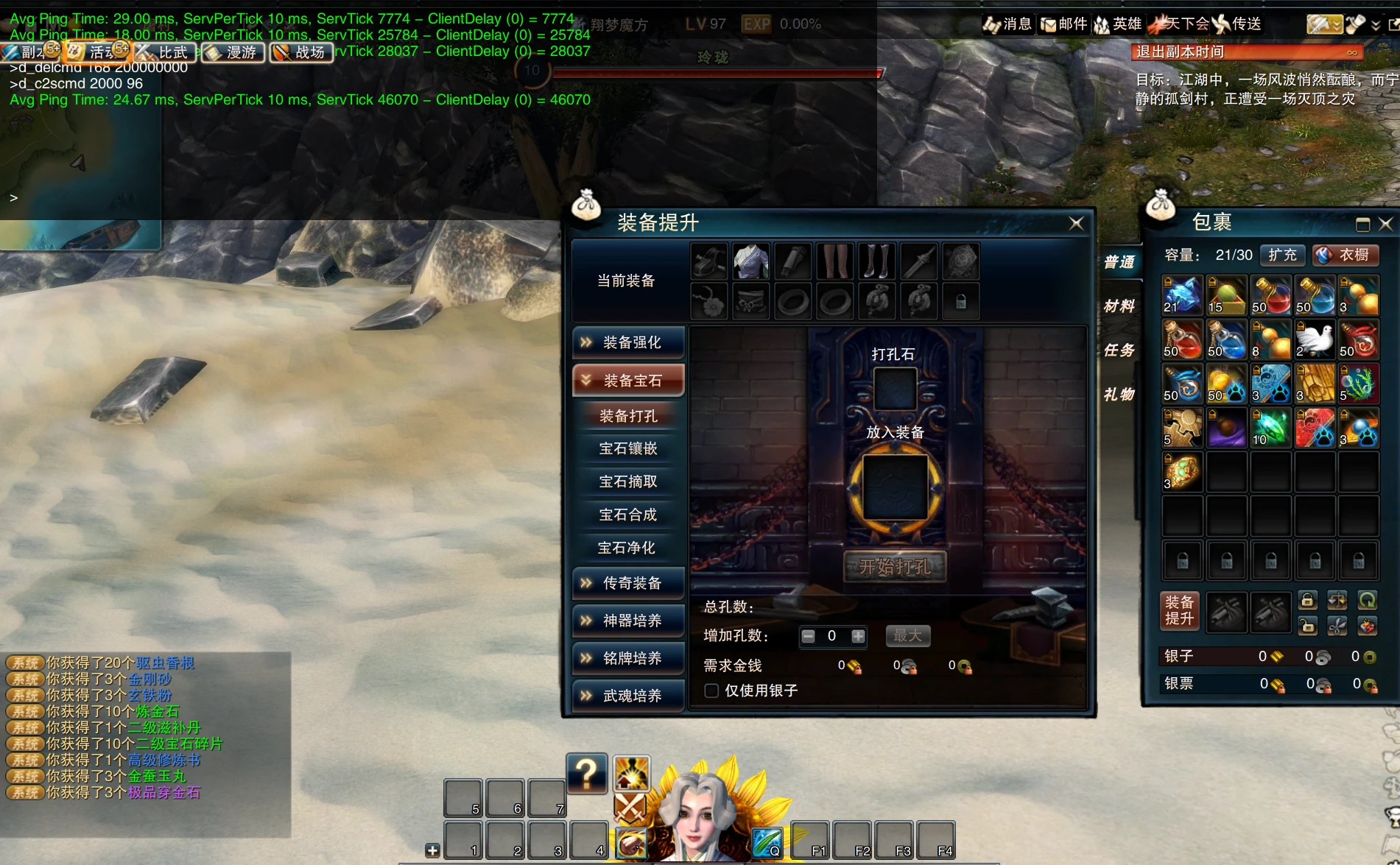Screen dimensions: 1400x865
Task: Increase added hole count with plus
Action: tap(858, 636)
